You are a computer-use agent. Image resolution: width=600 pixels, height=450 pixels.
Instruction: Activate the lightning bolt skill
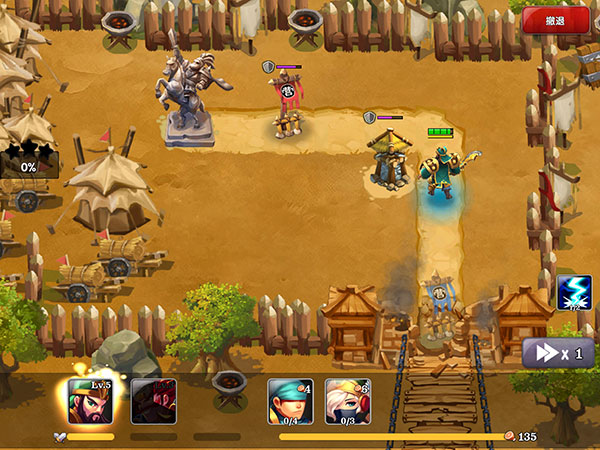[575, 293]
